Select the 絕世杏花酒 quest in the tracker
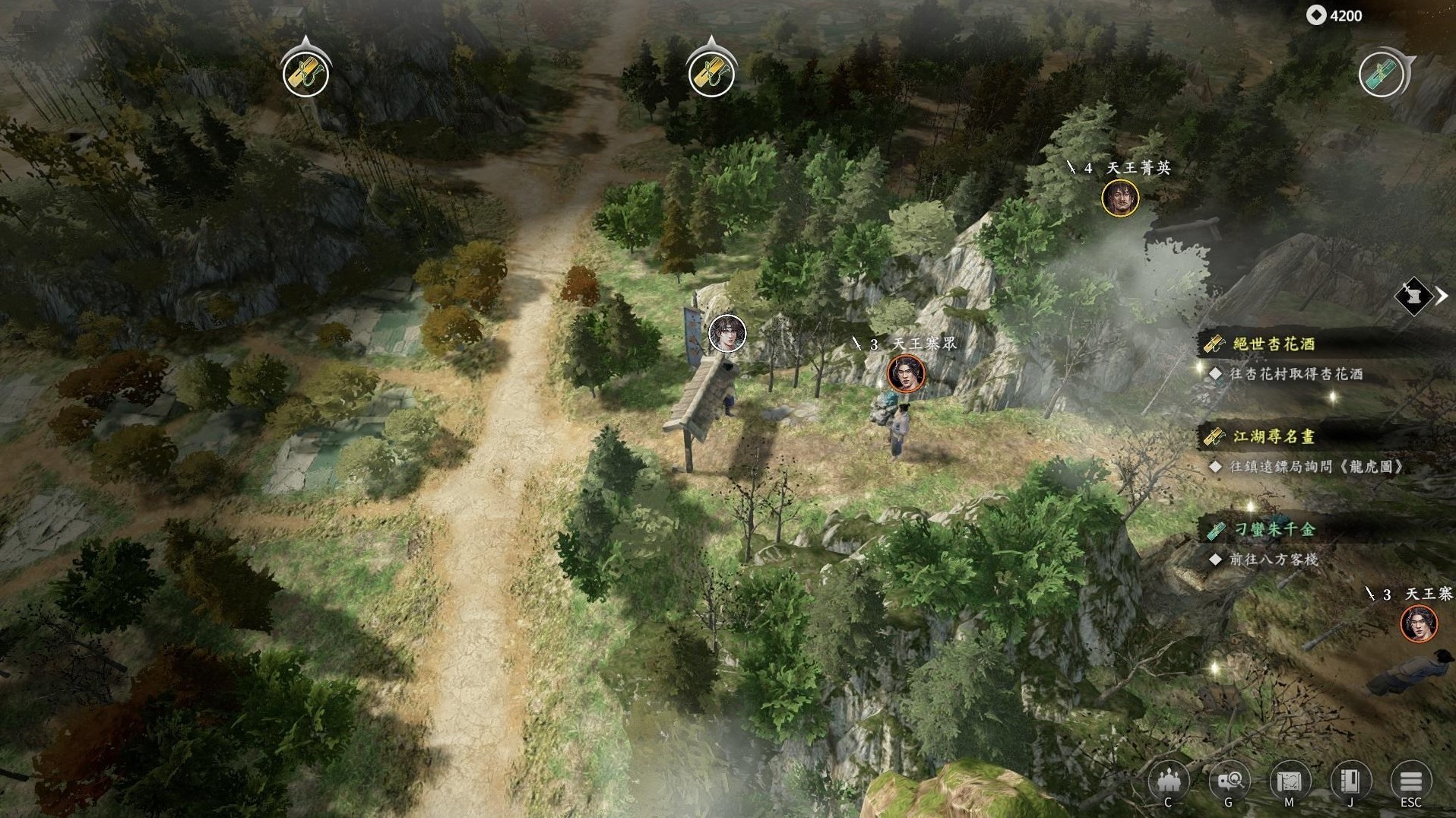The height and width of the screenshot is (818, 1456). click(1274, 344)
